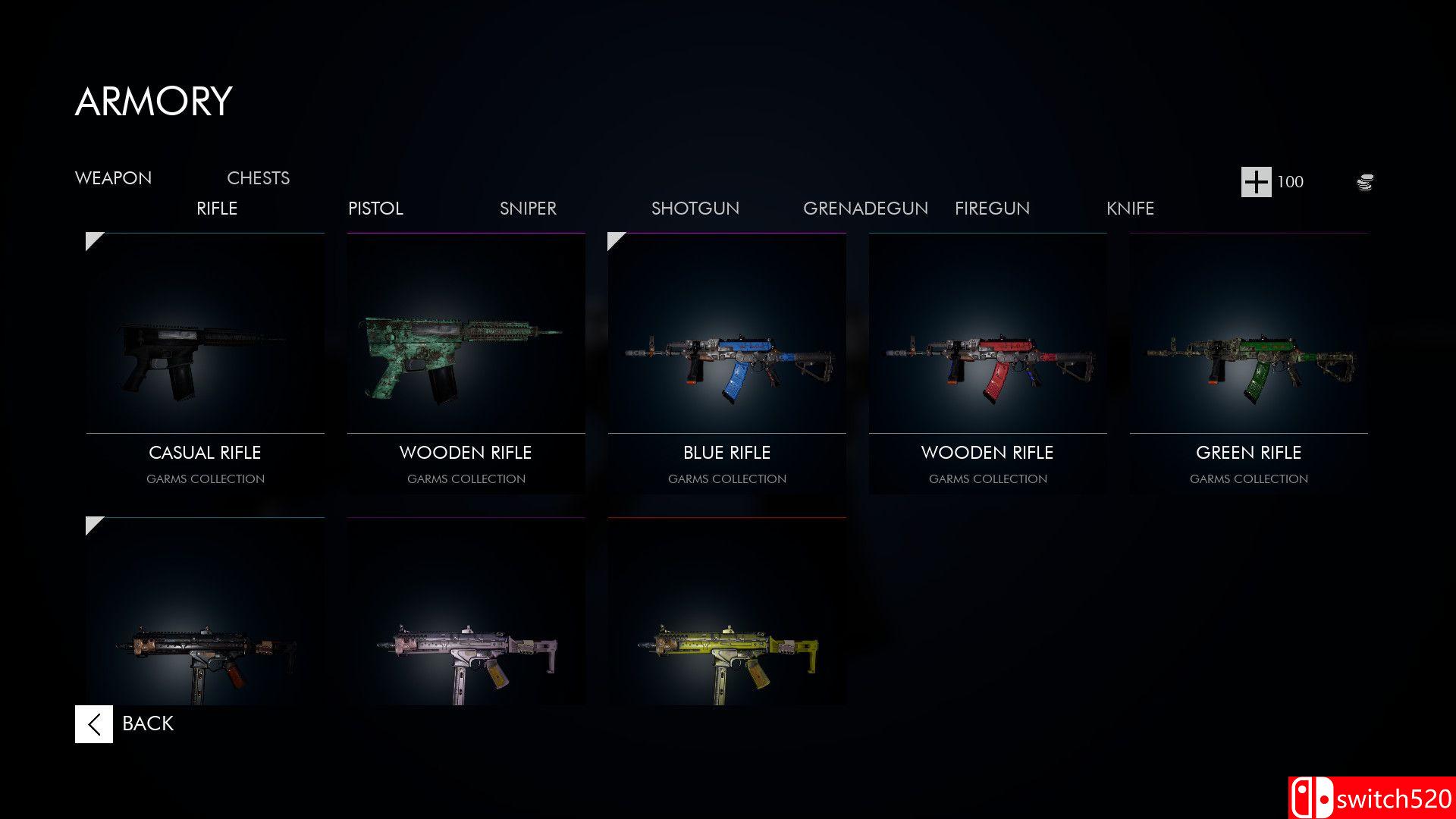Switch to the Sniper category
This screenshot has width=1456, height=819.
click(x=528, y=209)
